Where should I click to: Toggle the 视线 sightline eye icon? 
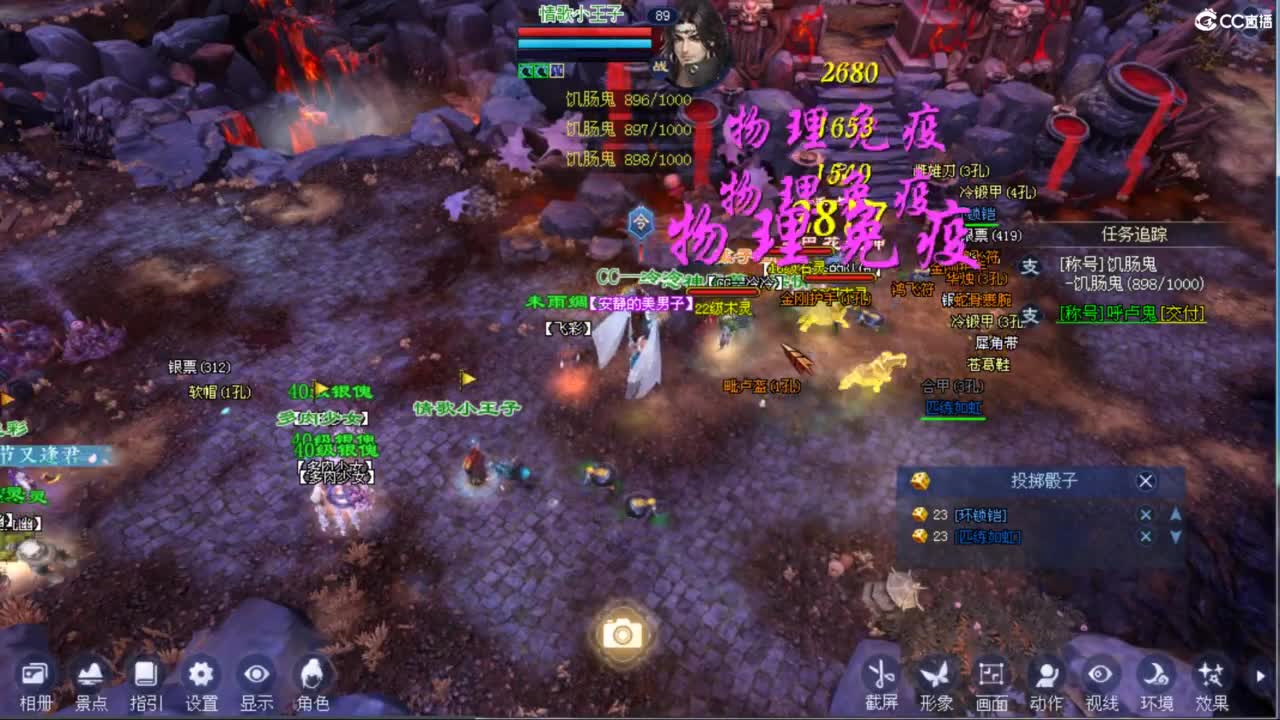click(1098, 673)
